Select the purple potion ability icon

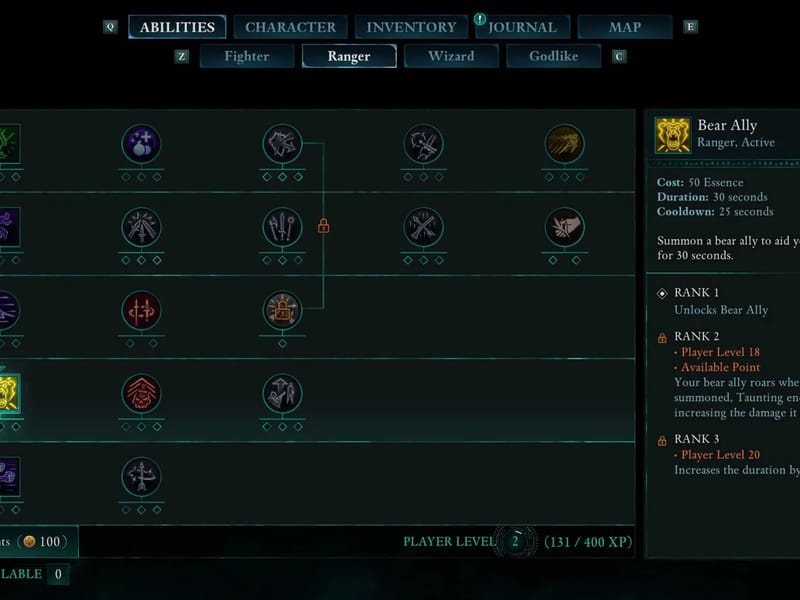[x=141, y=144]
